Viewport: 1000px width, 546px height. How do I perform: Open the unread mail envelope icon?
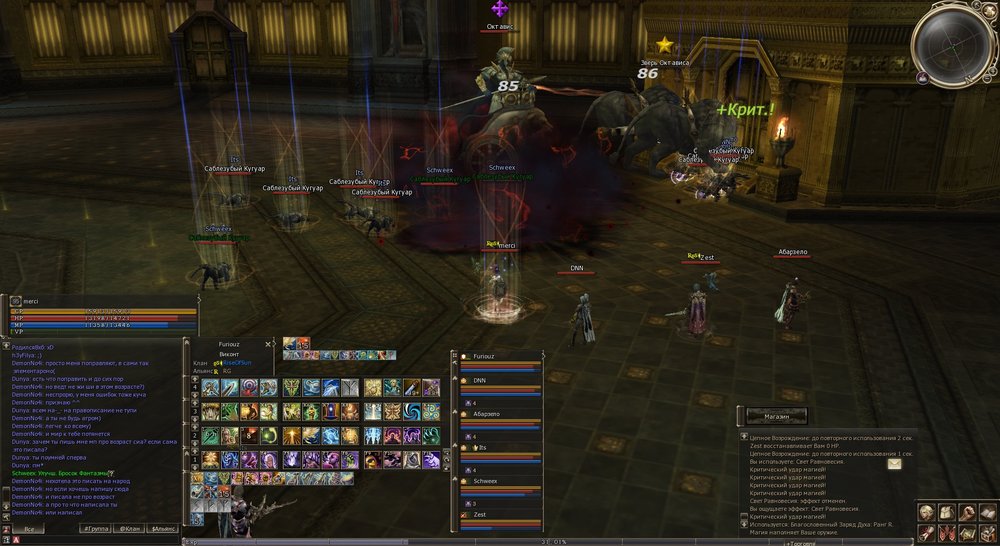[893, 463]
